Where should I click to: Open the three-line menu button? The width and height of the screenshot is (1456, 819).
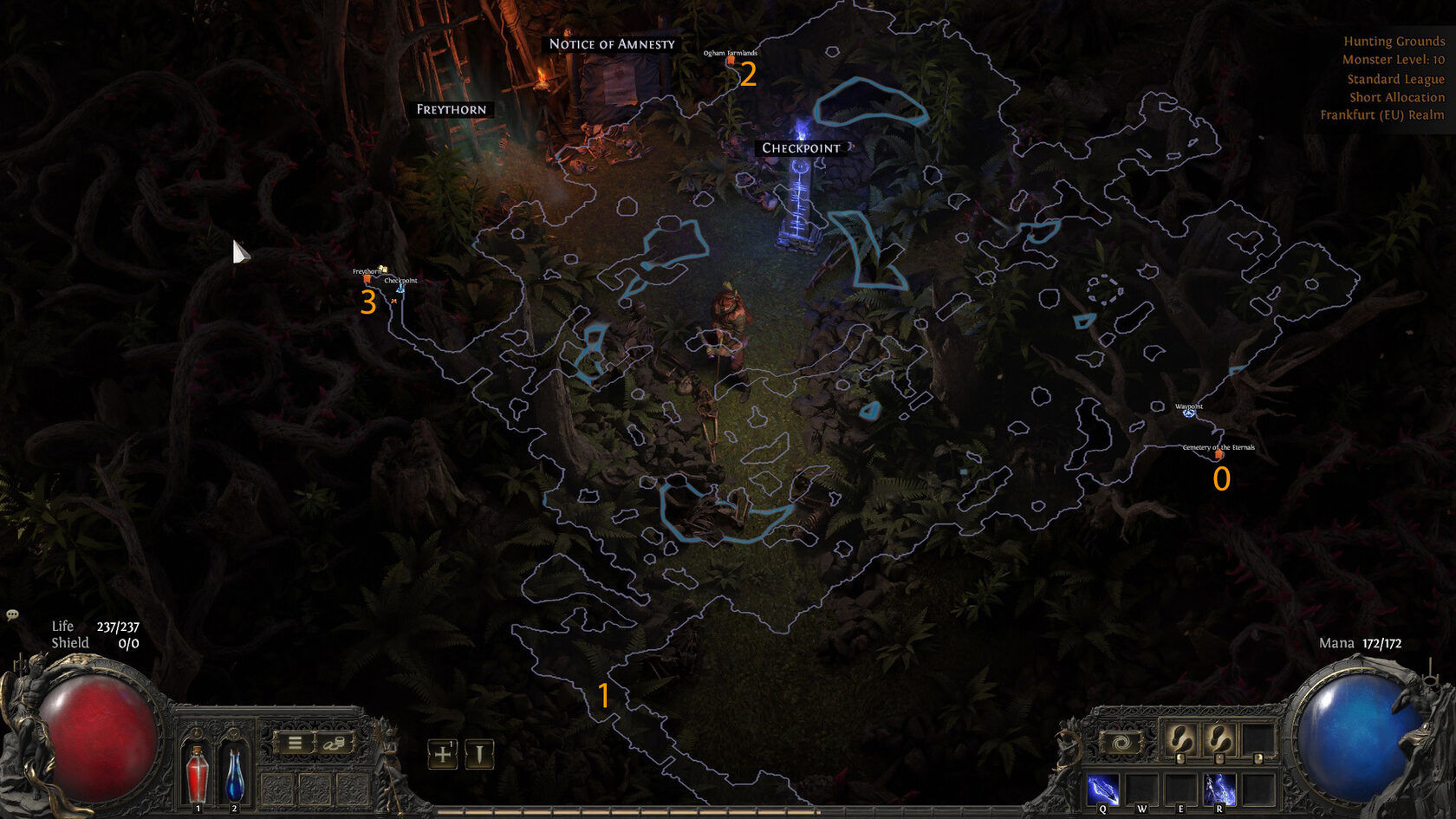[295, 744]
